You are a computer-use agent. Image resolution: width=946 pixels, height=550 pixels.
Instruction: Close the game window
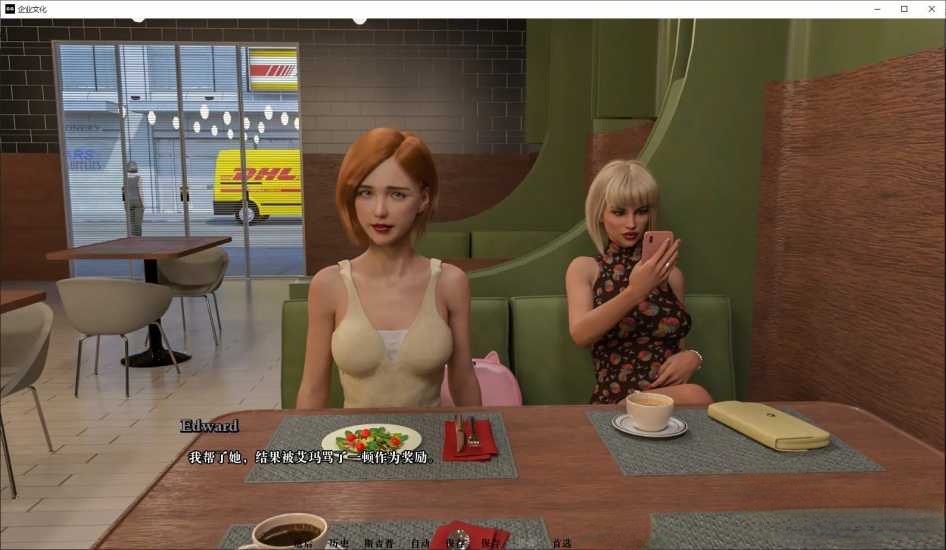932,9
